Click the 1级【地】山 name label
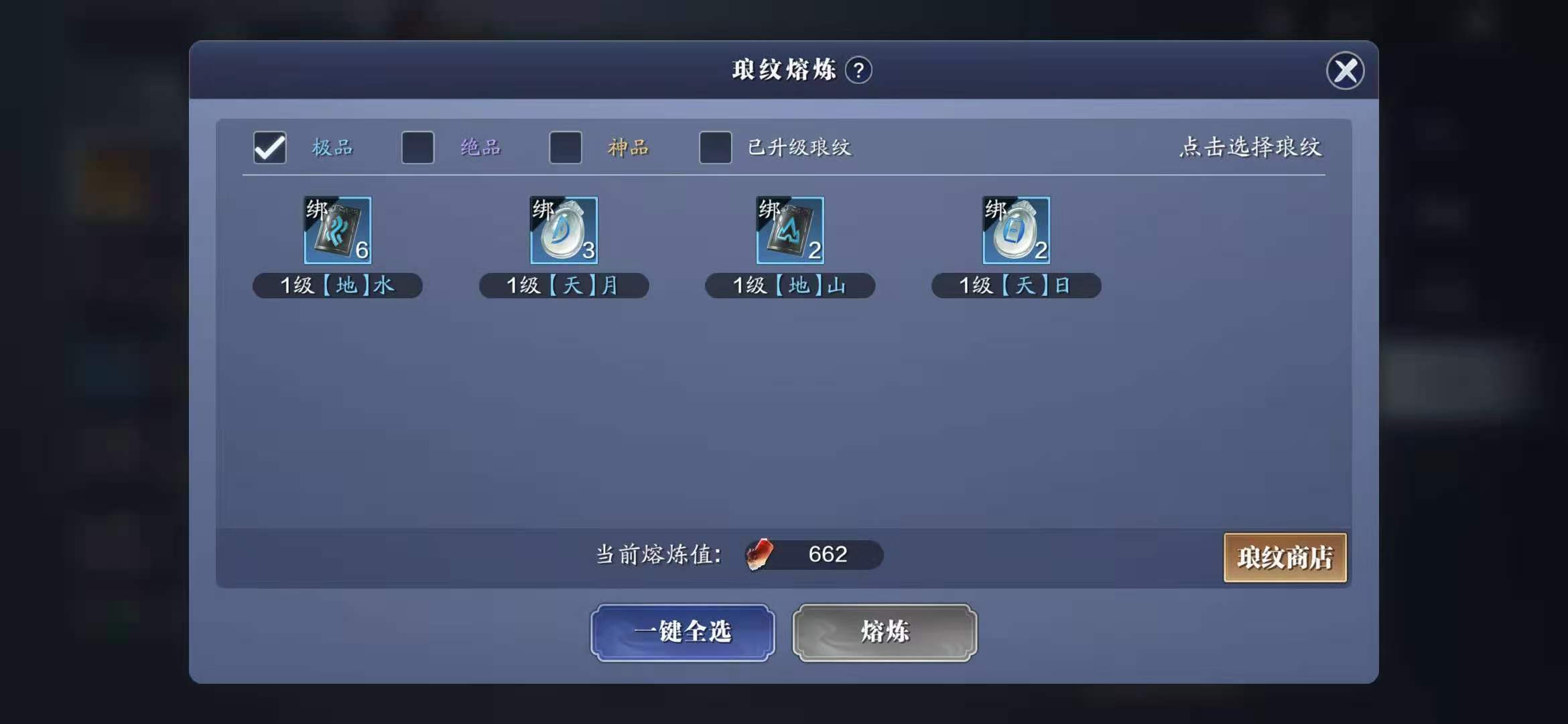The width and height of the screenshot is (1568, 724). 790,285
